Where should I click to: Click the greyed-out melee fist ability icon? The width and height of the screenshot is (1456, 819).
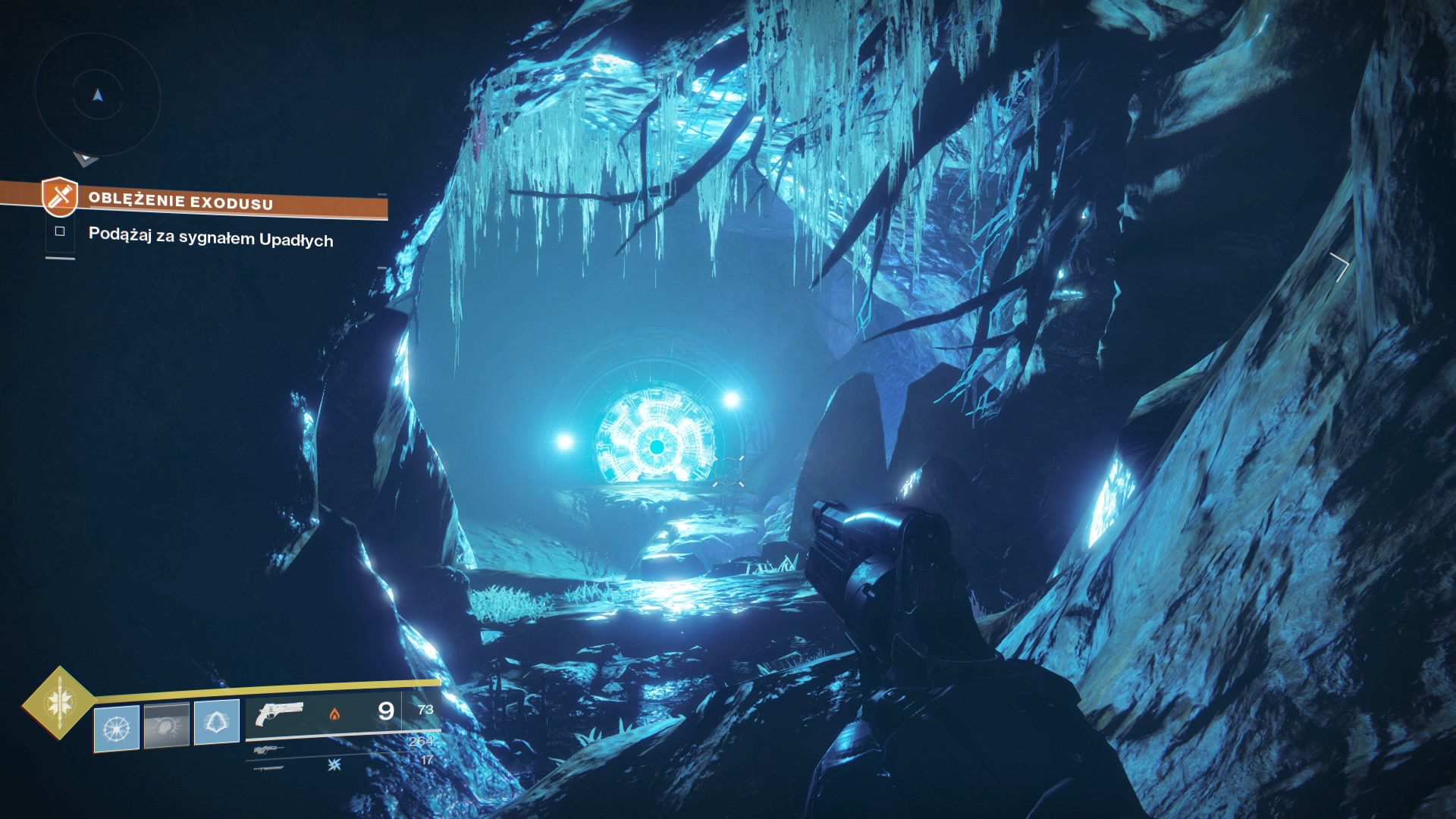coord(167,725)
